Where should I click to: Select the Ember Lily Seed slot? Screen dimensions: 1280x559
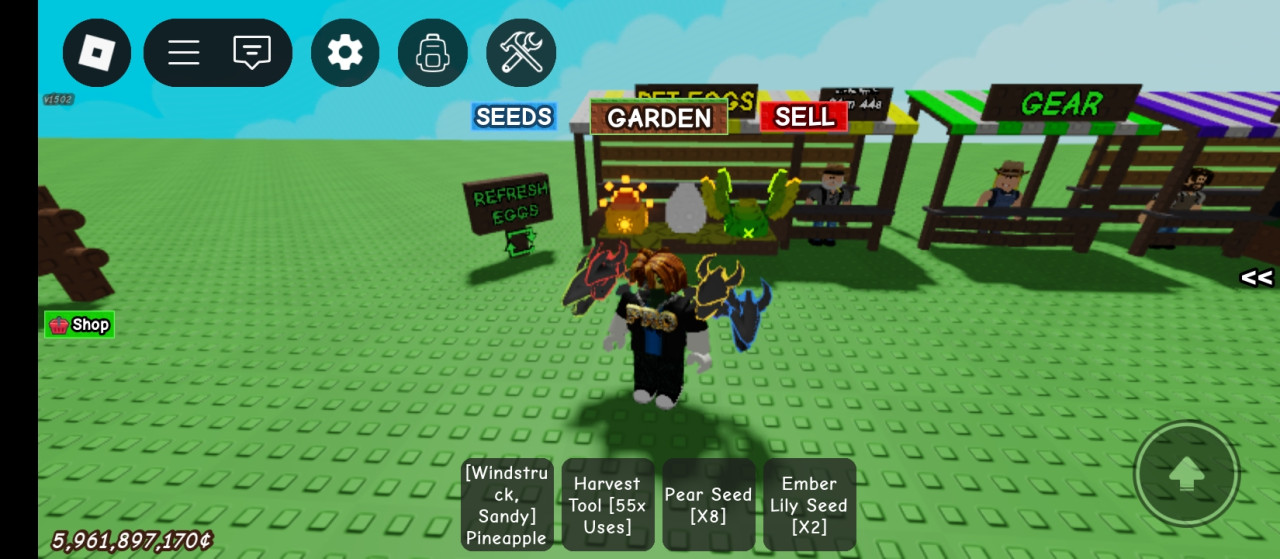click(809, 505)
